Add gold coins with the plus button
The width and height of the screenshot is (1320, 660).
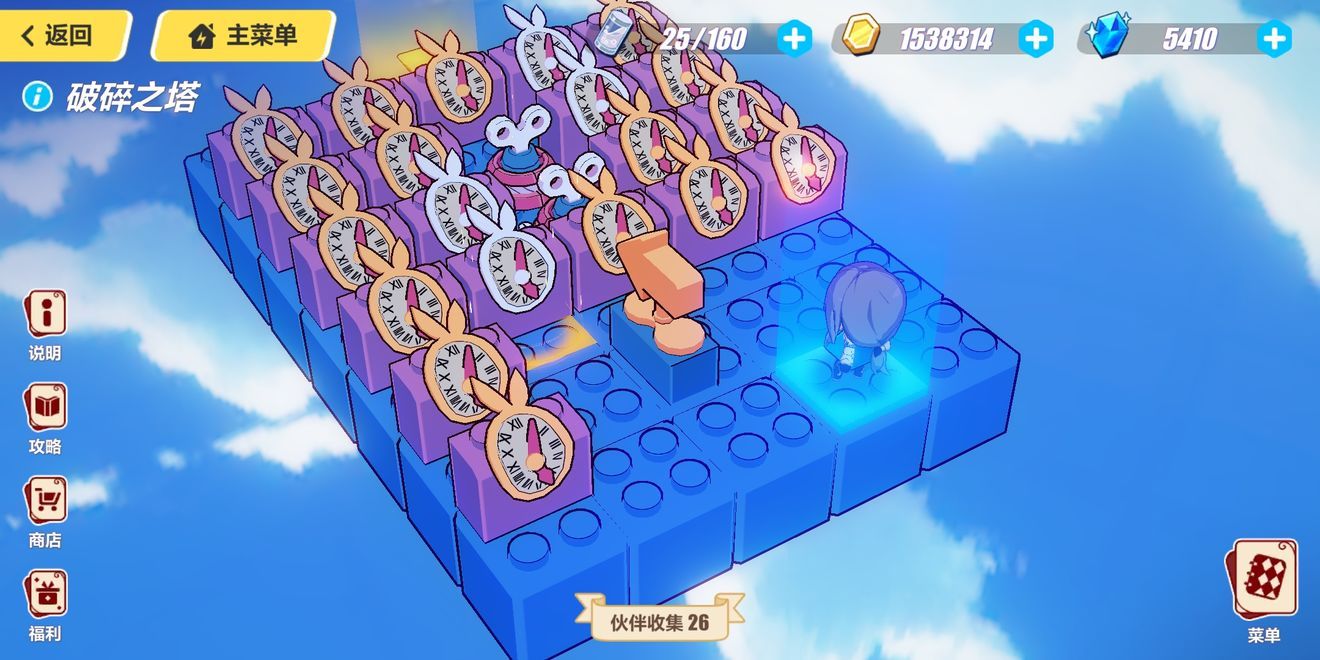(1035, 39)
